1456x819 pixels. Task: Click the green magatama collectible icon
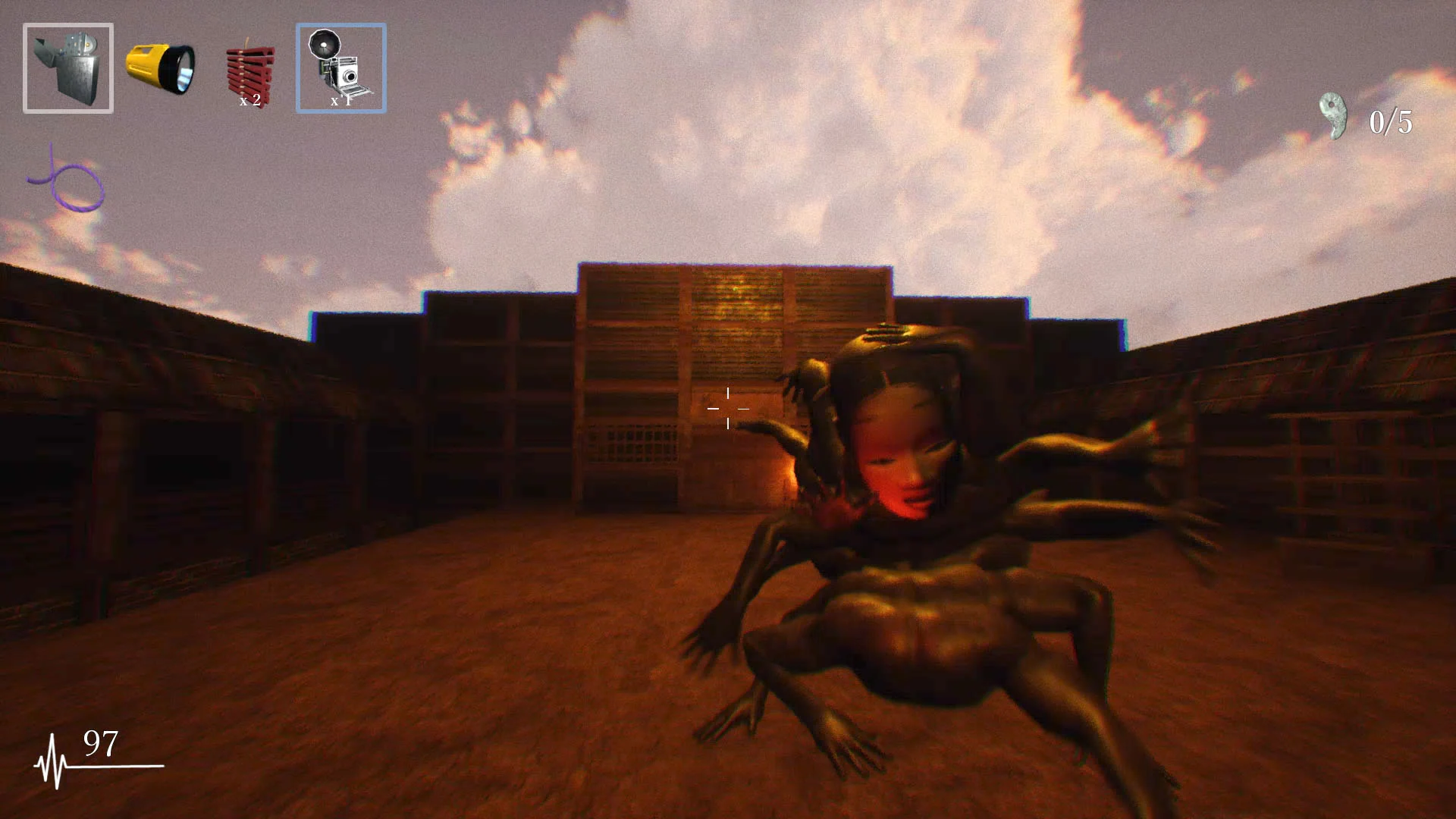[x=1332, y=115]
